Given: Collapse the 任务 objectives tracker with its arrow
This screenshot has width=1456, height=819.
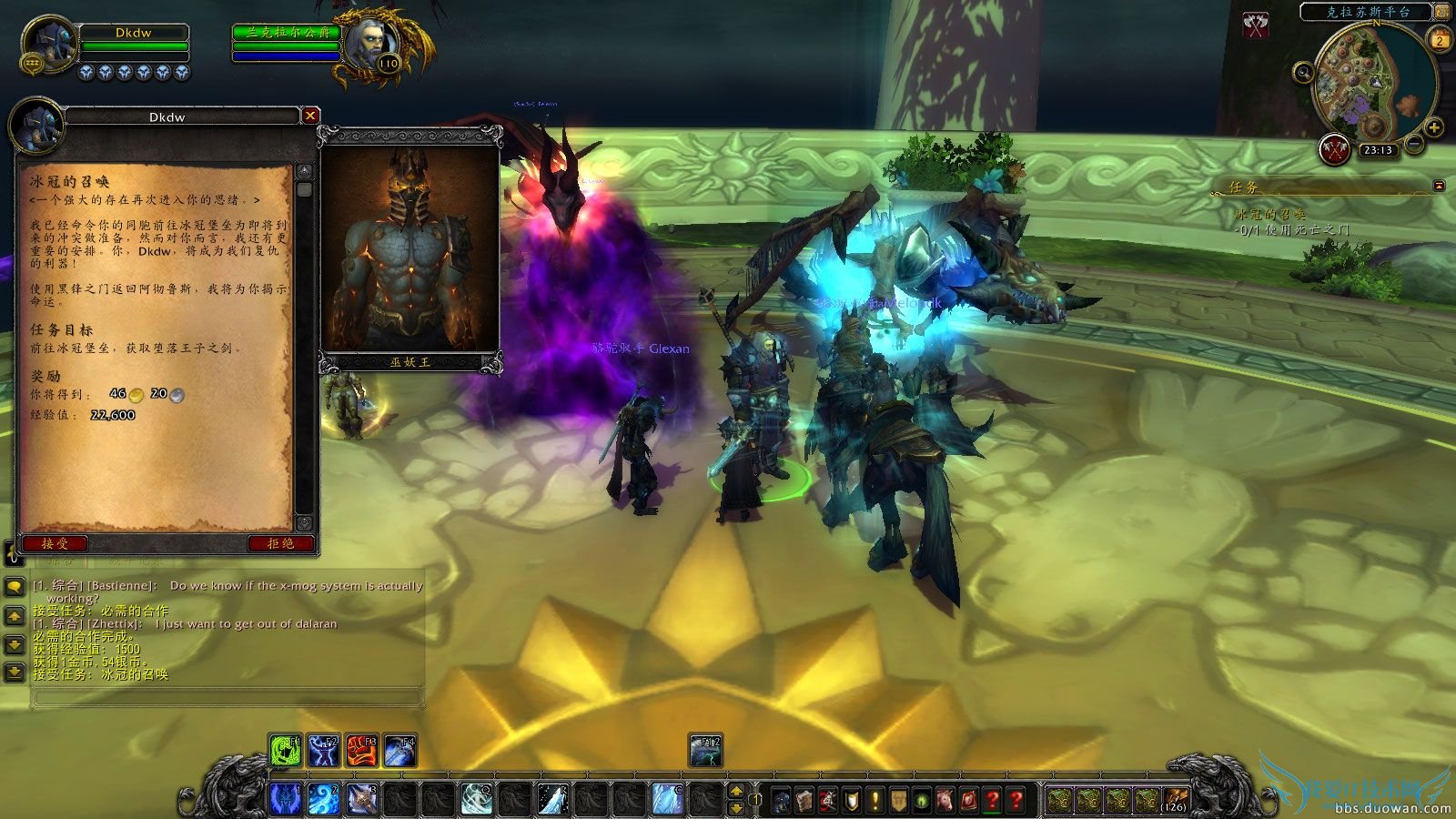Looking at the screenshot, I should pyautogui.click(x=1438, y=185).
